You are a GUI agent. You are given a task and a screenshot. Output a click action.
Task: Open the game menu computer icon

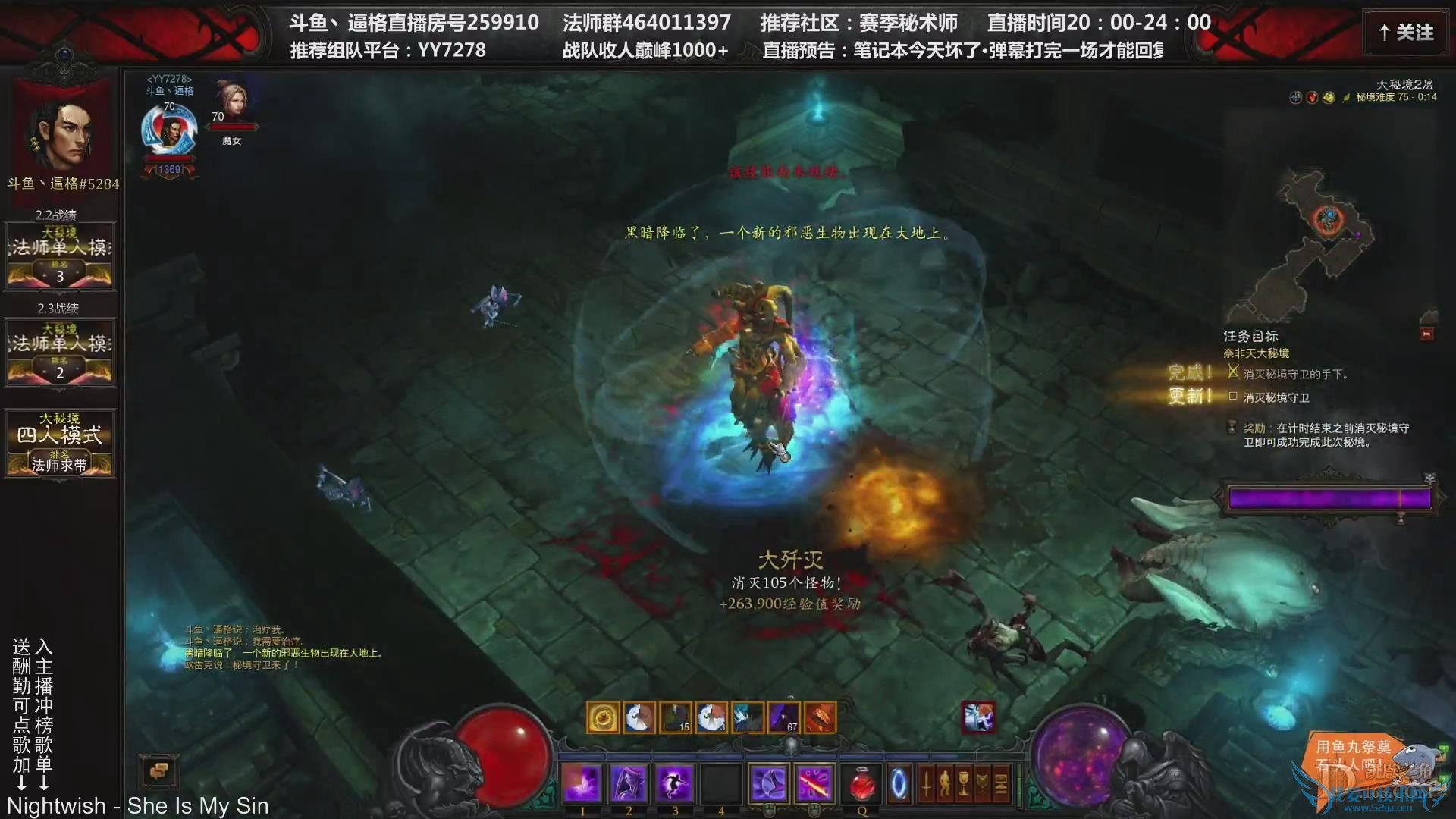click(1001, 784)
